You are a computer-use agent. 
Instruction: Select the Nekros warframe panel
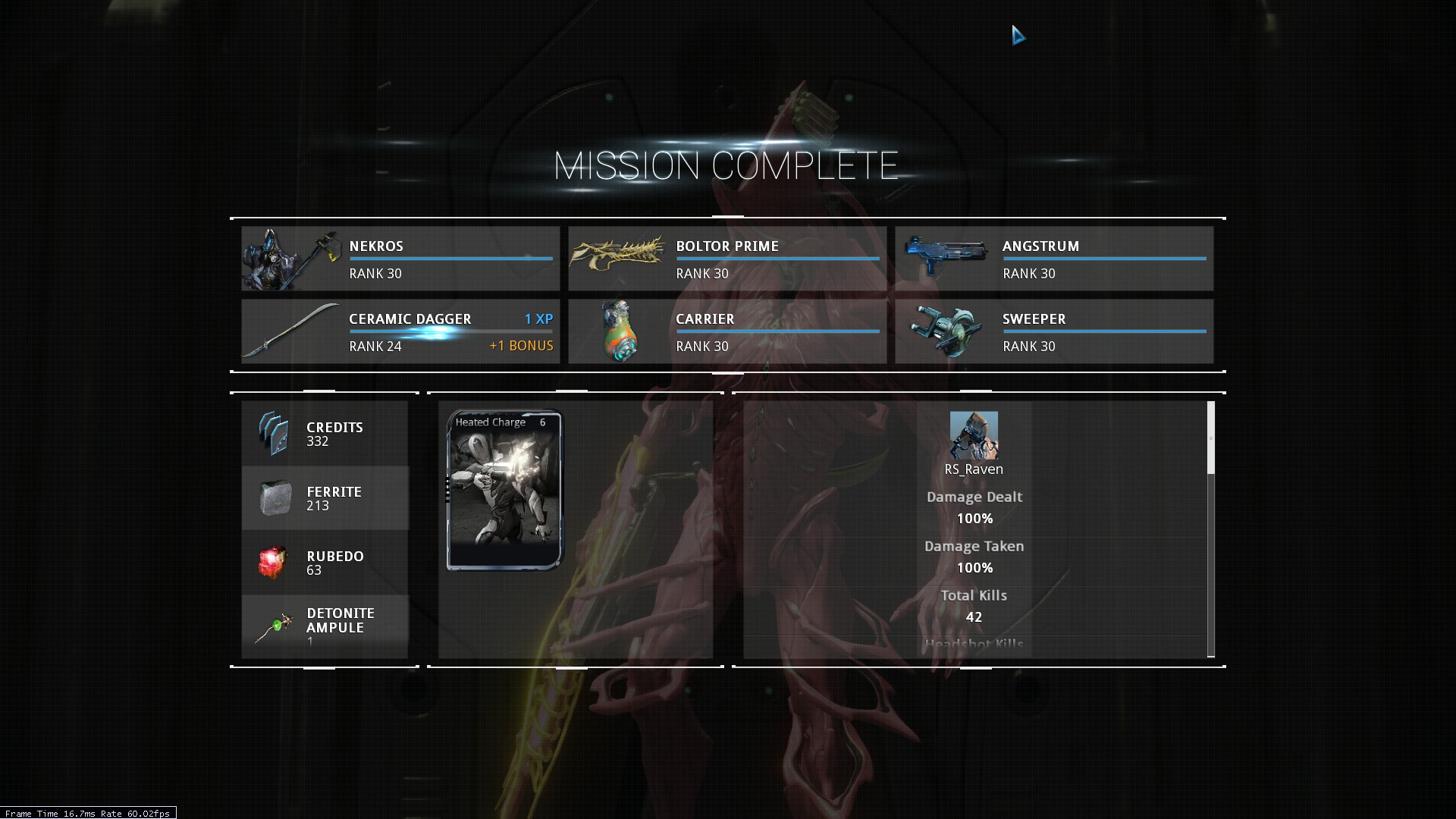400,259
